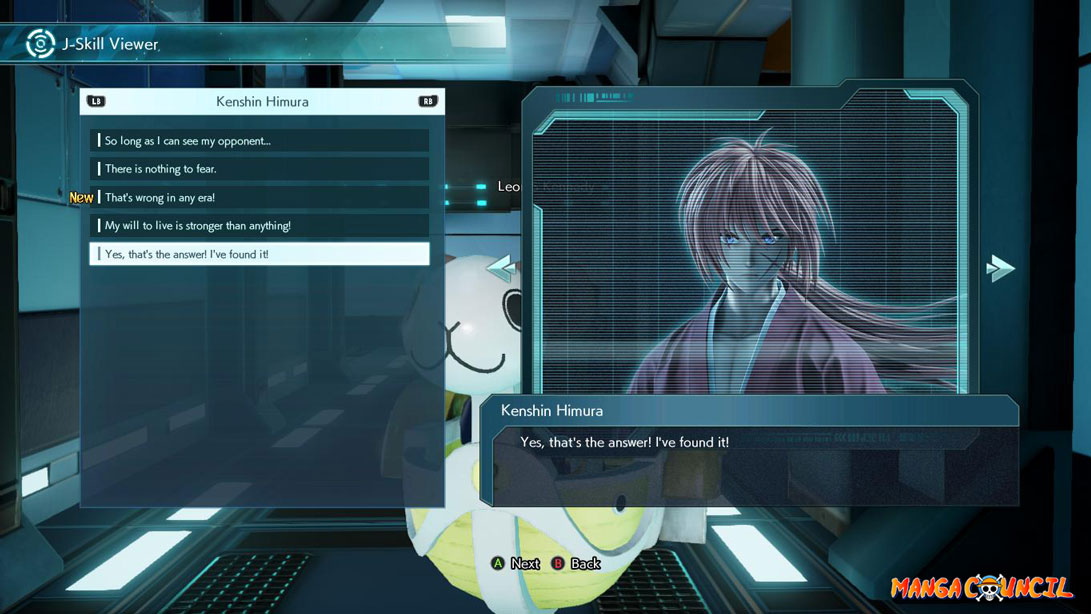1091x614 pixels.
Task: Play the new "That's wrong in any era!" line
Action: pyautogui.click(x=259, y=197)
